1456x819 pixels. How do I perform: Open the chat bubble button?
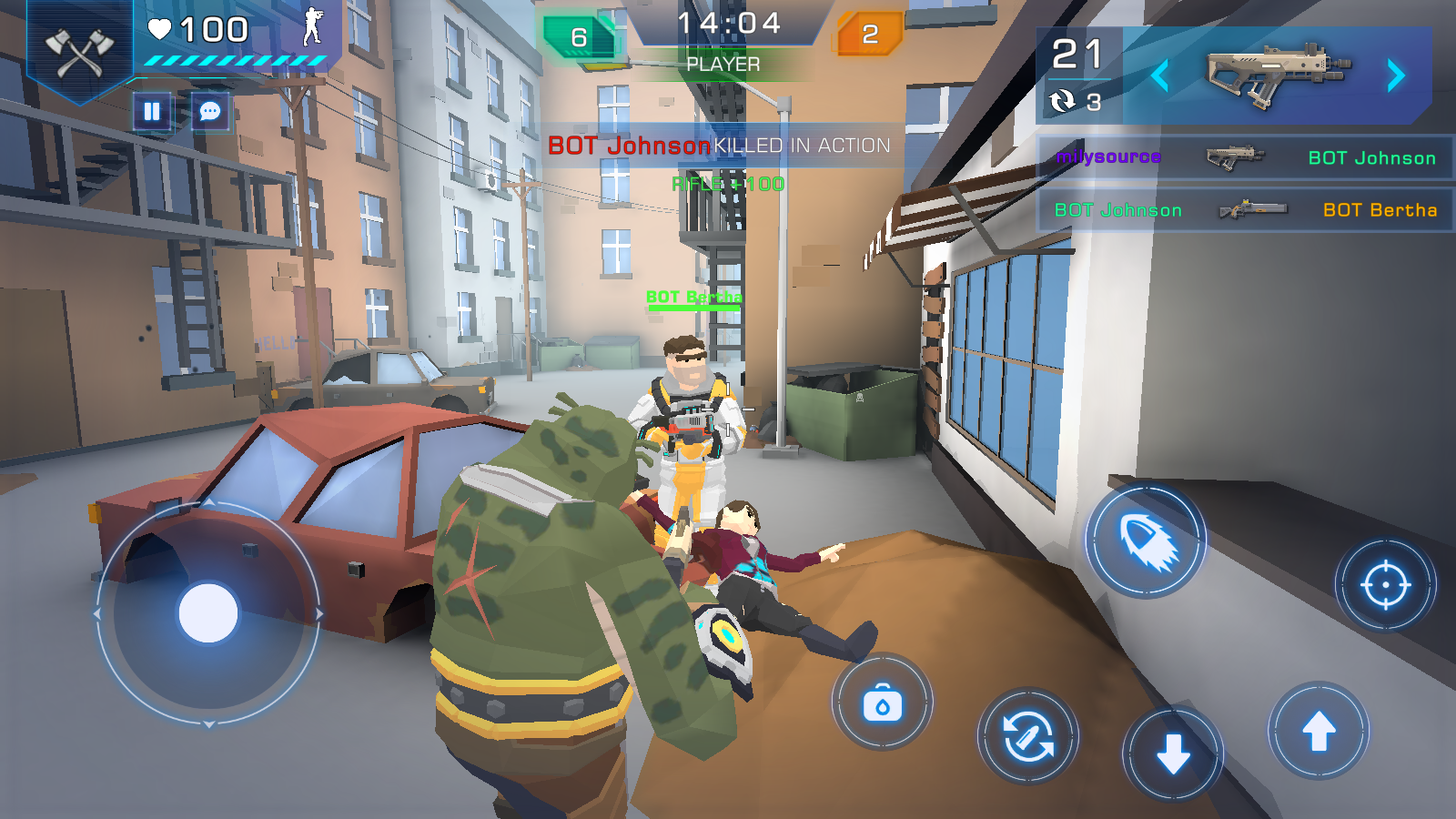pos(210,112)
